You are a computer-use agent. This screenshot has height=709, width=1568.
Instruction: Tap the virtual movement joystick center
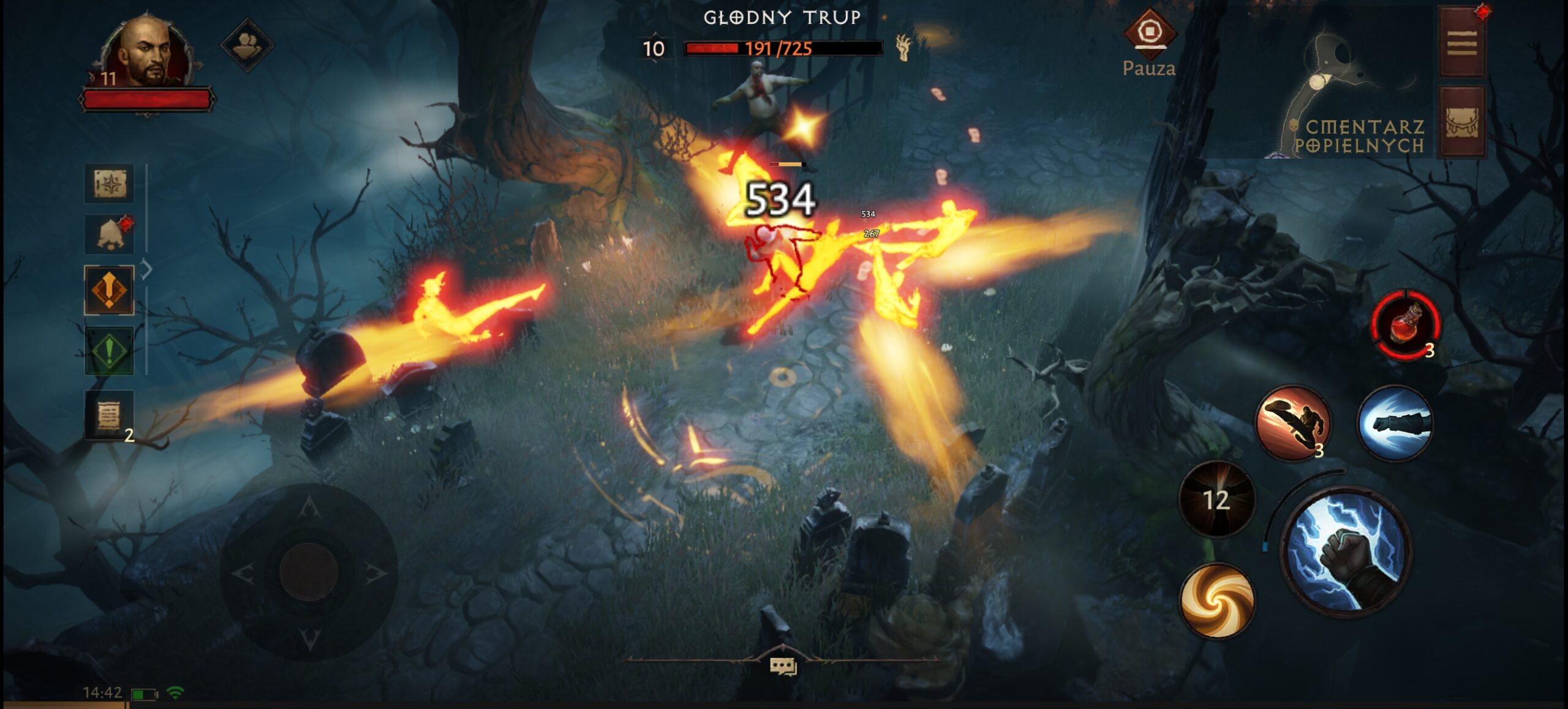309,571
